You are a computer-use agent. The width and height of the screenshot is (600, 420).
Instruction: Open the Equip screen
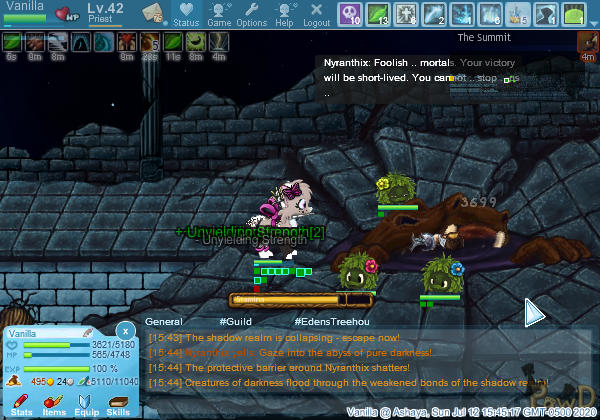86,404
